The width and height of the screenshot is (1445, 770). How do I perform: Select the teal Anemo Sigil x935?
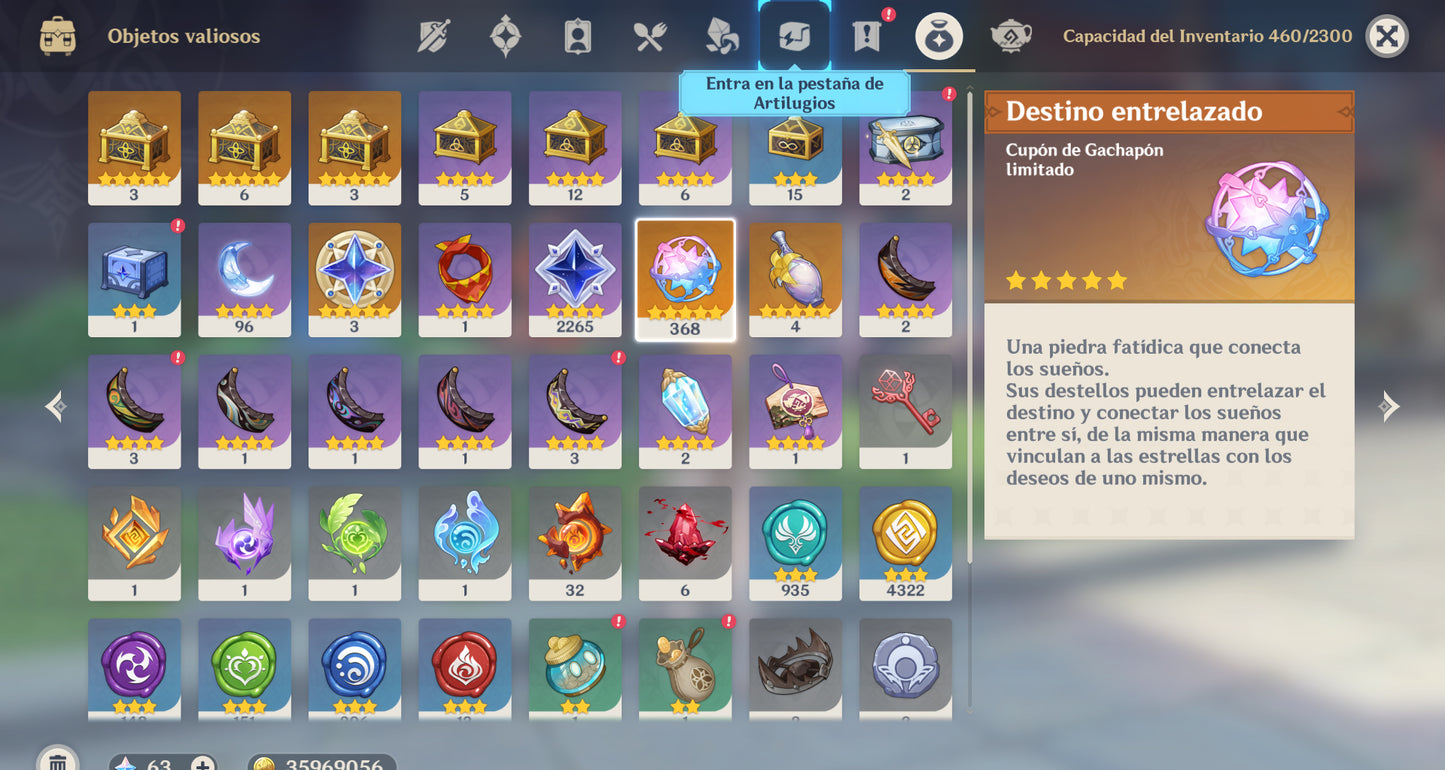(x=795, y=542)
